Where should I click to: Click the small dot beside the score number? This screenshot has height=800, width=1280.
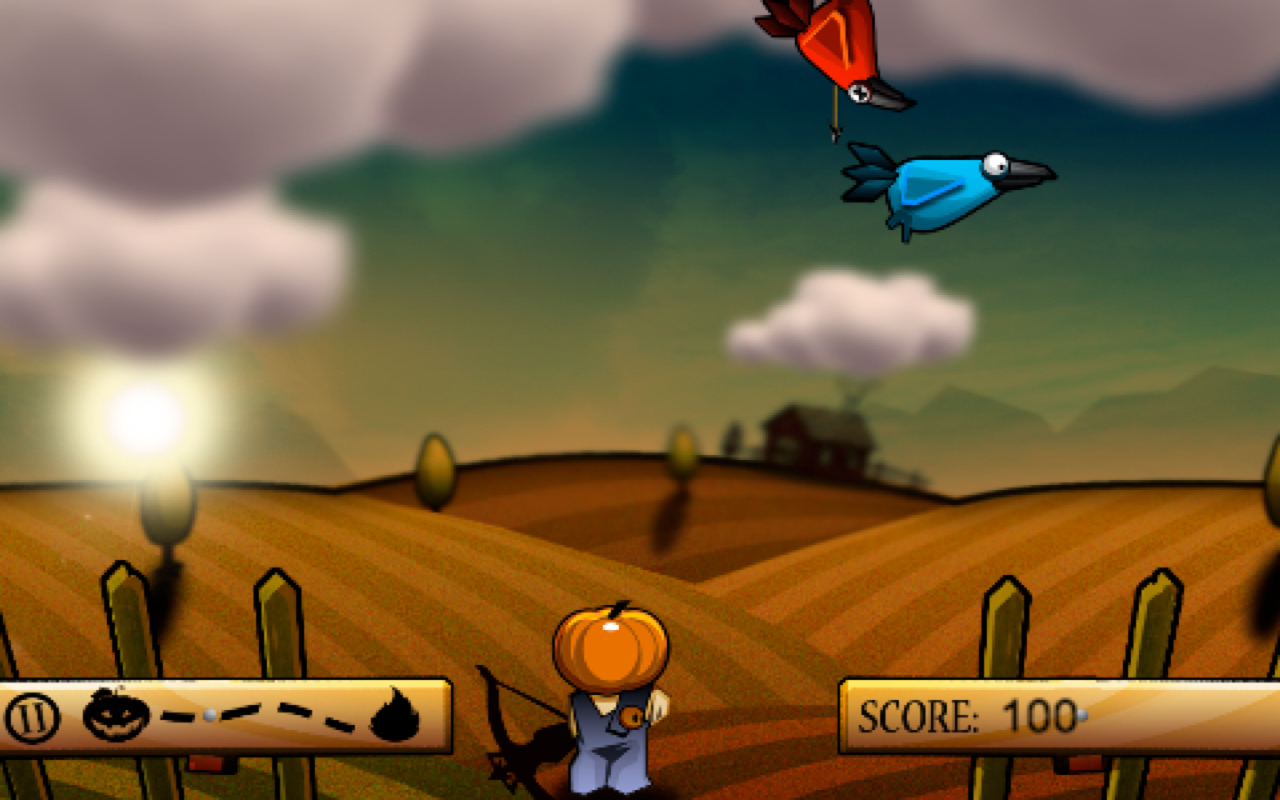[1084, 716]
